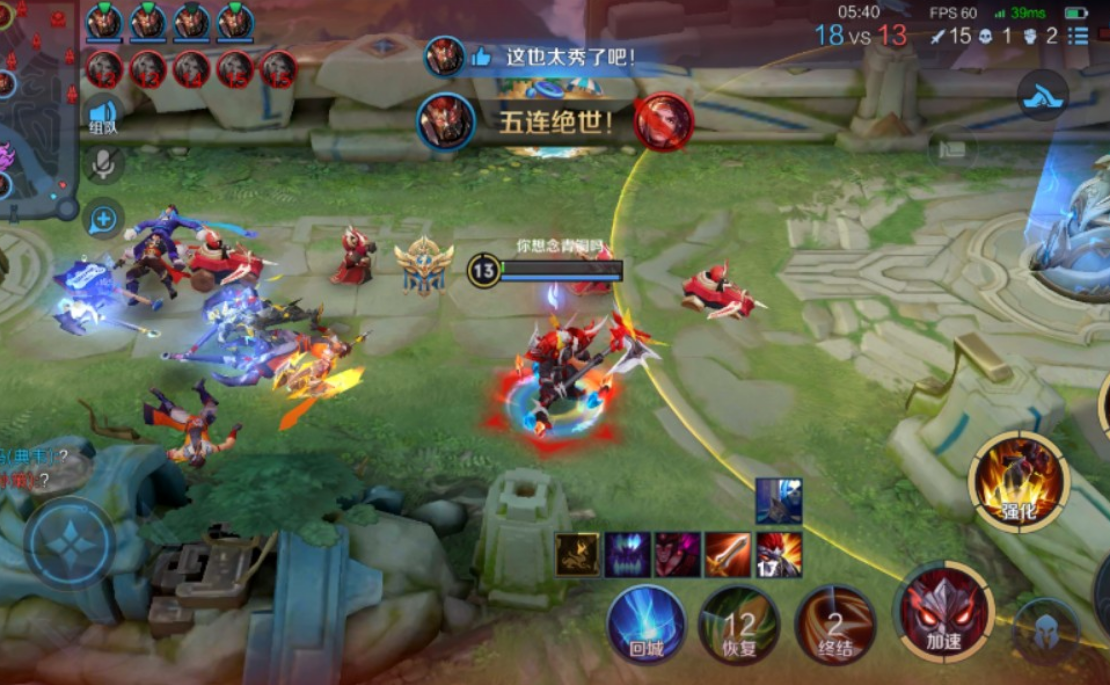The width and height of the screenshot is (1110, 685).
Task: Open the minimap
Action: 38,105
